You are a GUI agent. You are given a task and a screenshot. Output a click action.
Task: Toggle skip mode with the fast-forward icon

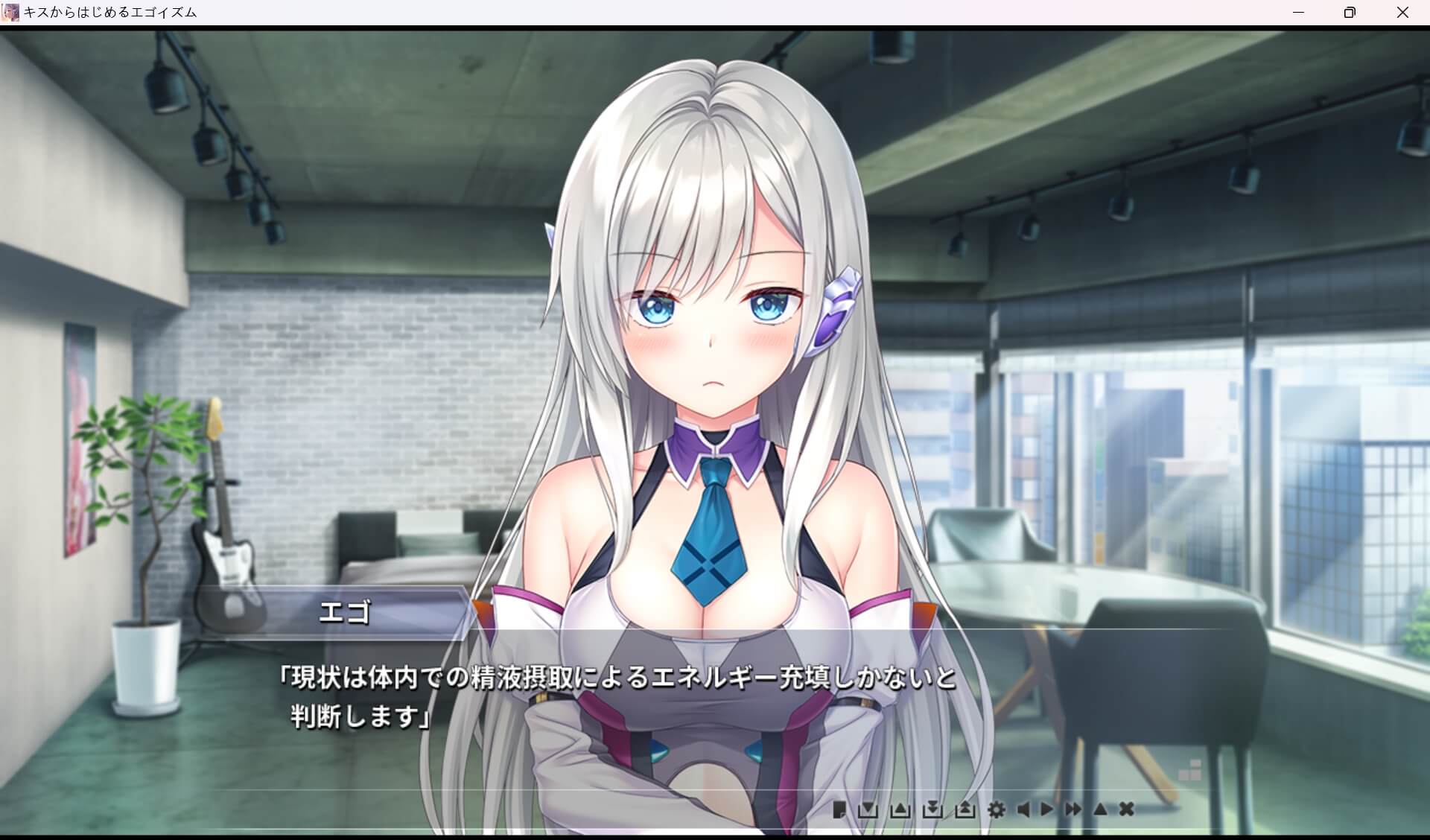click(x=1072, y=811)
